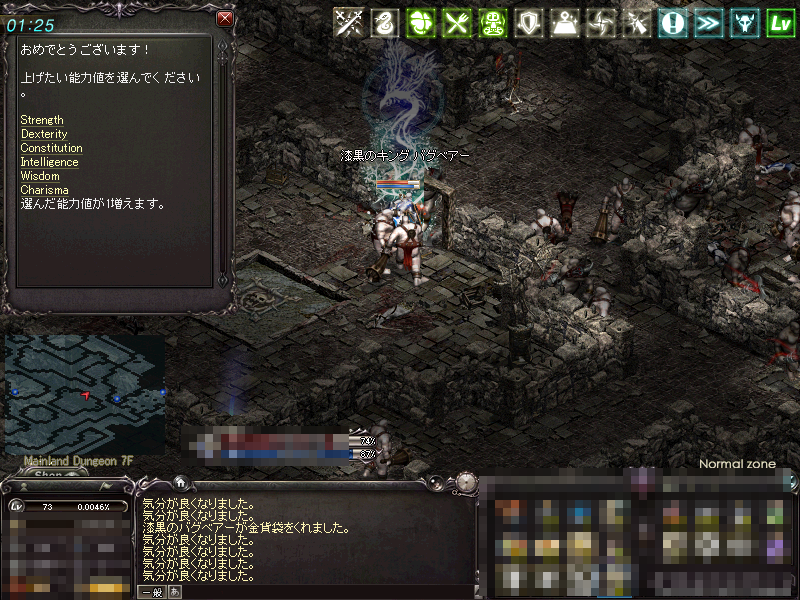This screenshot has height=600, width=800.
Task: Click the exclamation mark icon
Action: (672, 23)
